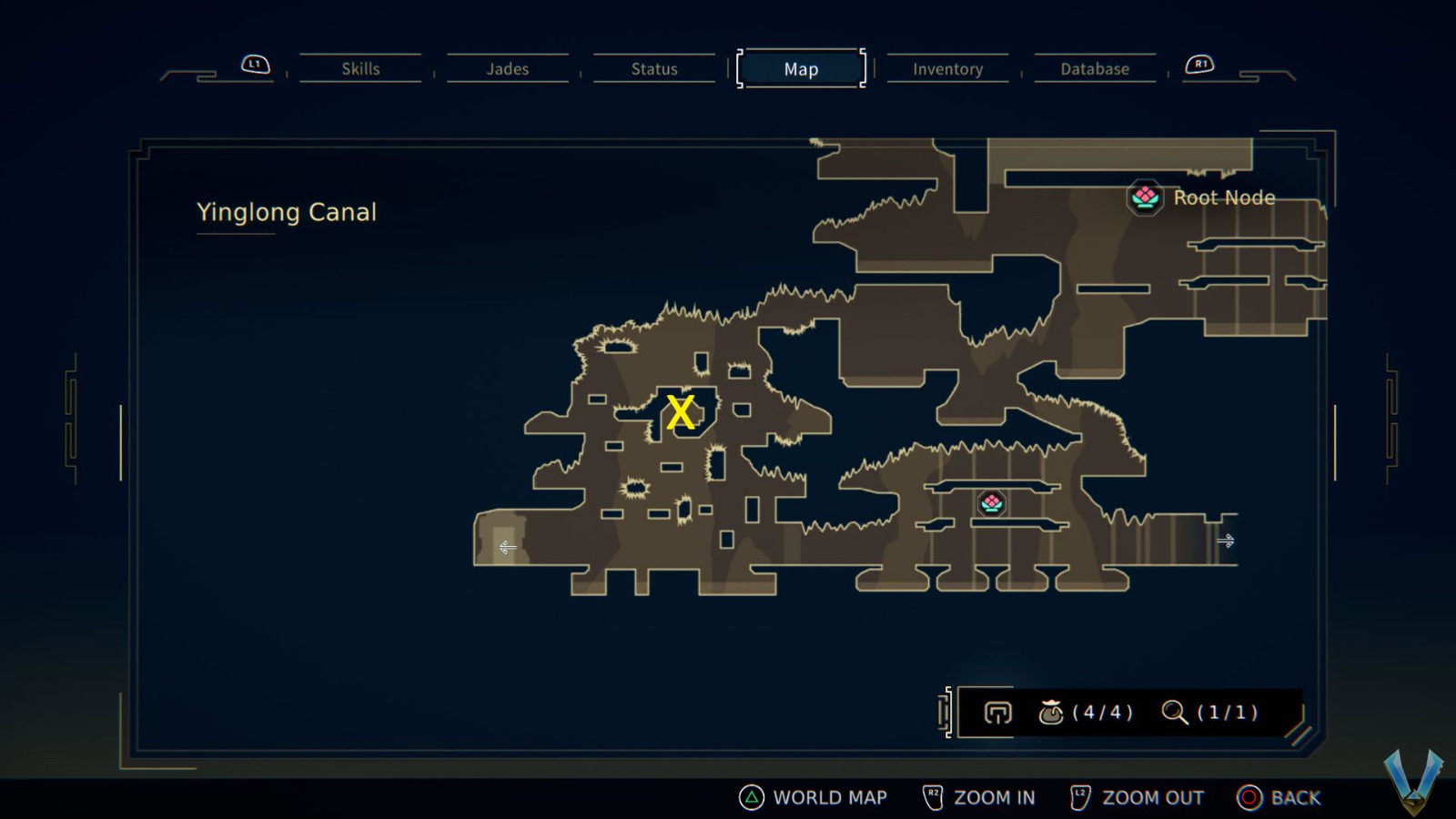Click the Root Node legend icon

click(x=1144, y=197)
